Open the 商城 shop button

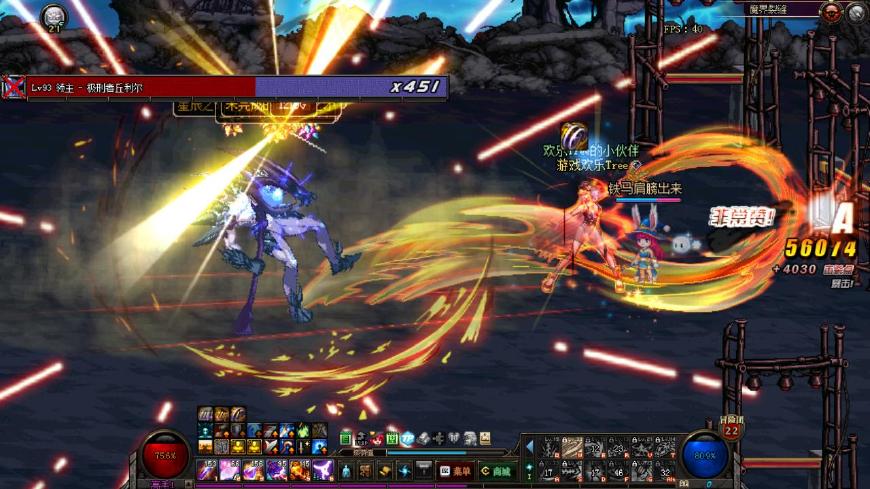click(495, 471)
